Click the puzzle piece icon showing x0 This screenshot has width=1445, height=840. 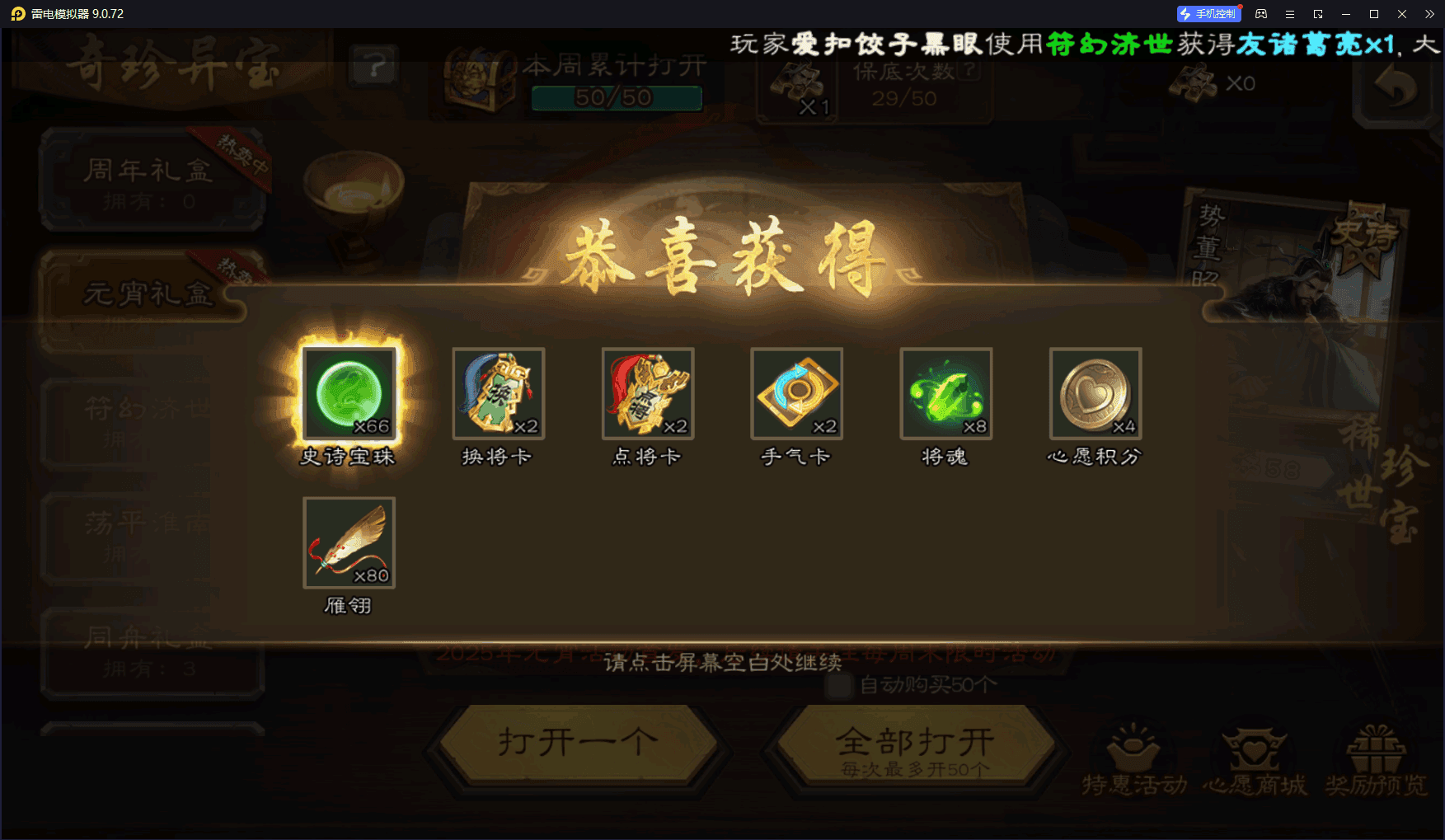pos(1194,82)
